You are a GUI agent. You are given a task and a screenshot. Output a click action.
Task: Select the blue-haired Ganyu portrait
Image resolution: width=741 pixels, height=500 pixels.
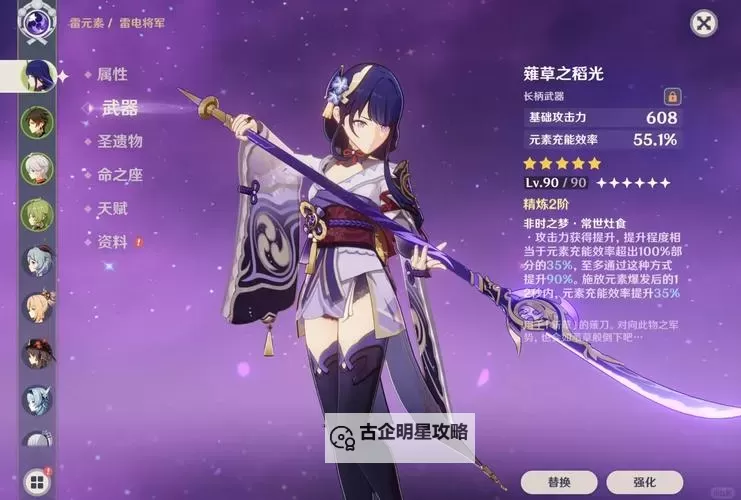tap(36, 260)
